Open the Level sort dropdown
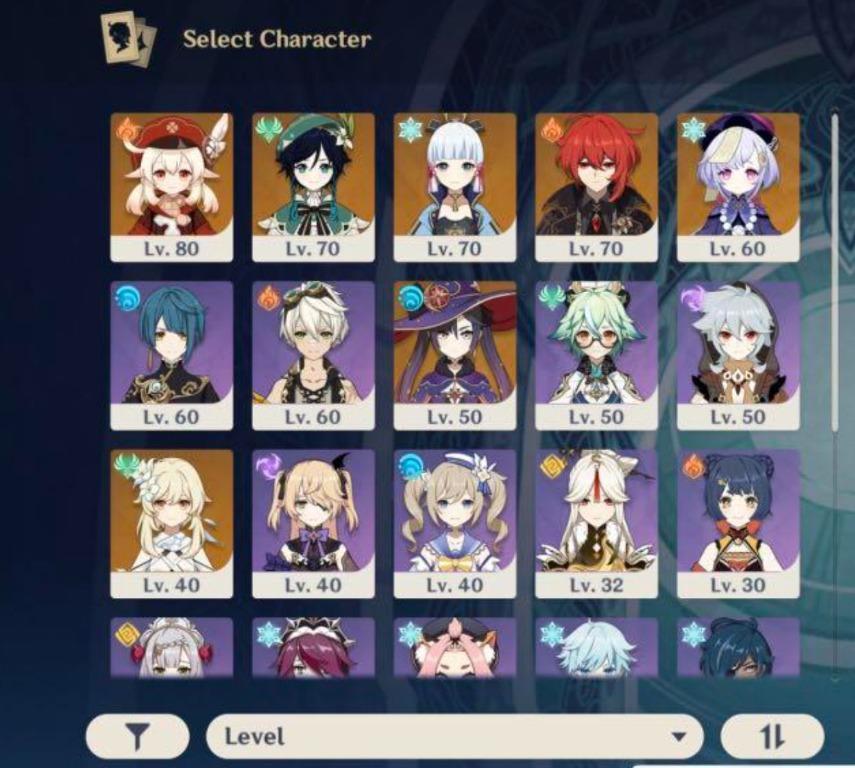 (455, 738)
